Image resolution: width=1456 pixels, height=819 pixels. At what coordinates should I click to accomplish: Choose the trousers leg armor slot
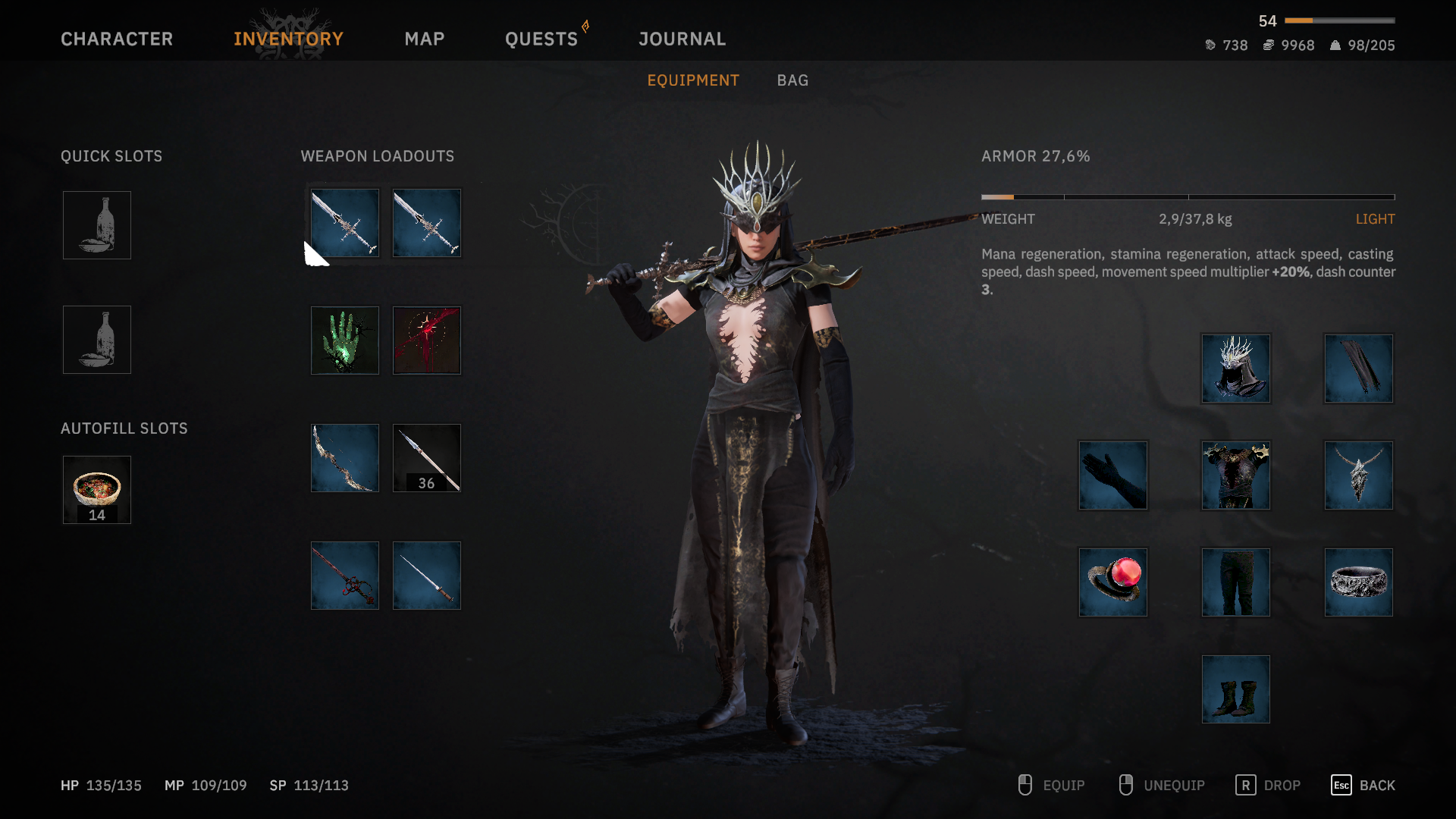1236,582
